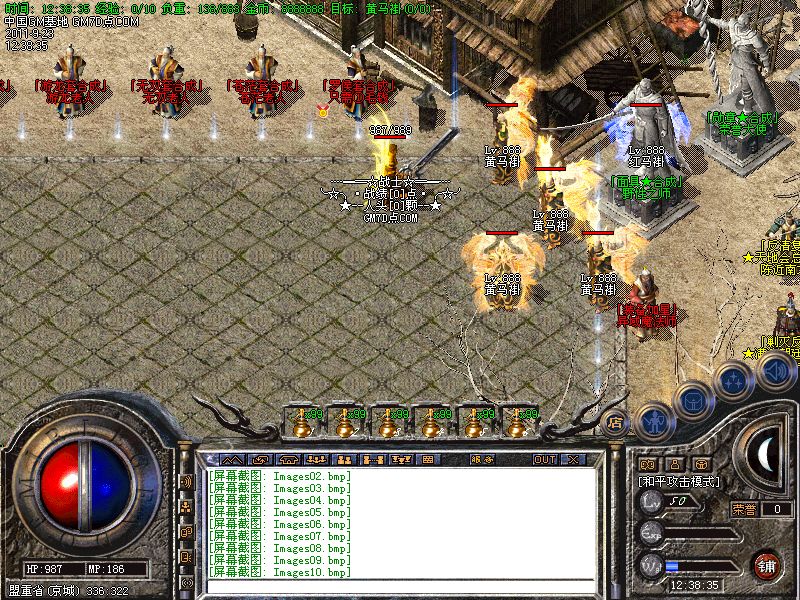Viewport: 800px width, 600px height.
Task: Click the OUT button on chat toolbar
Action: [544, 459]
